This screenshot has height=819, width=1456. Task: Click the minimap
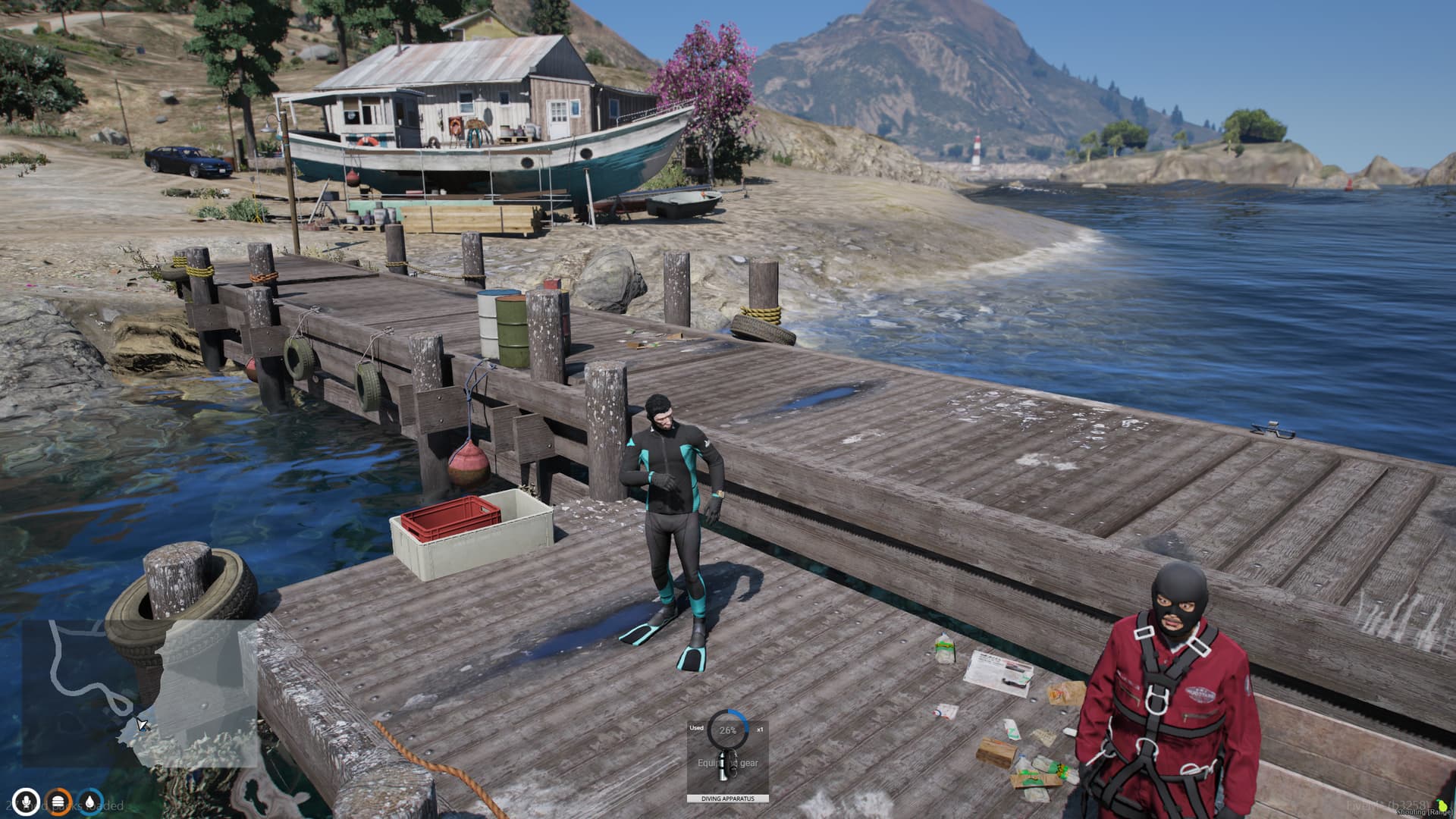(x=140, y=692)
